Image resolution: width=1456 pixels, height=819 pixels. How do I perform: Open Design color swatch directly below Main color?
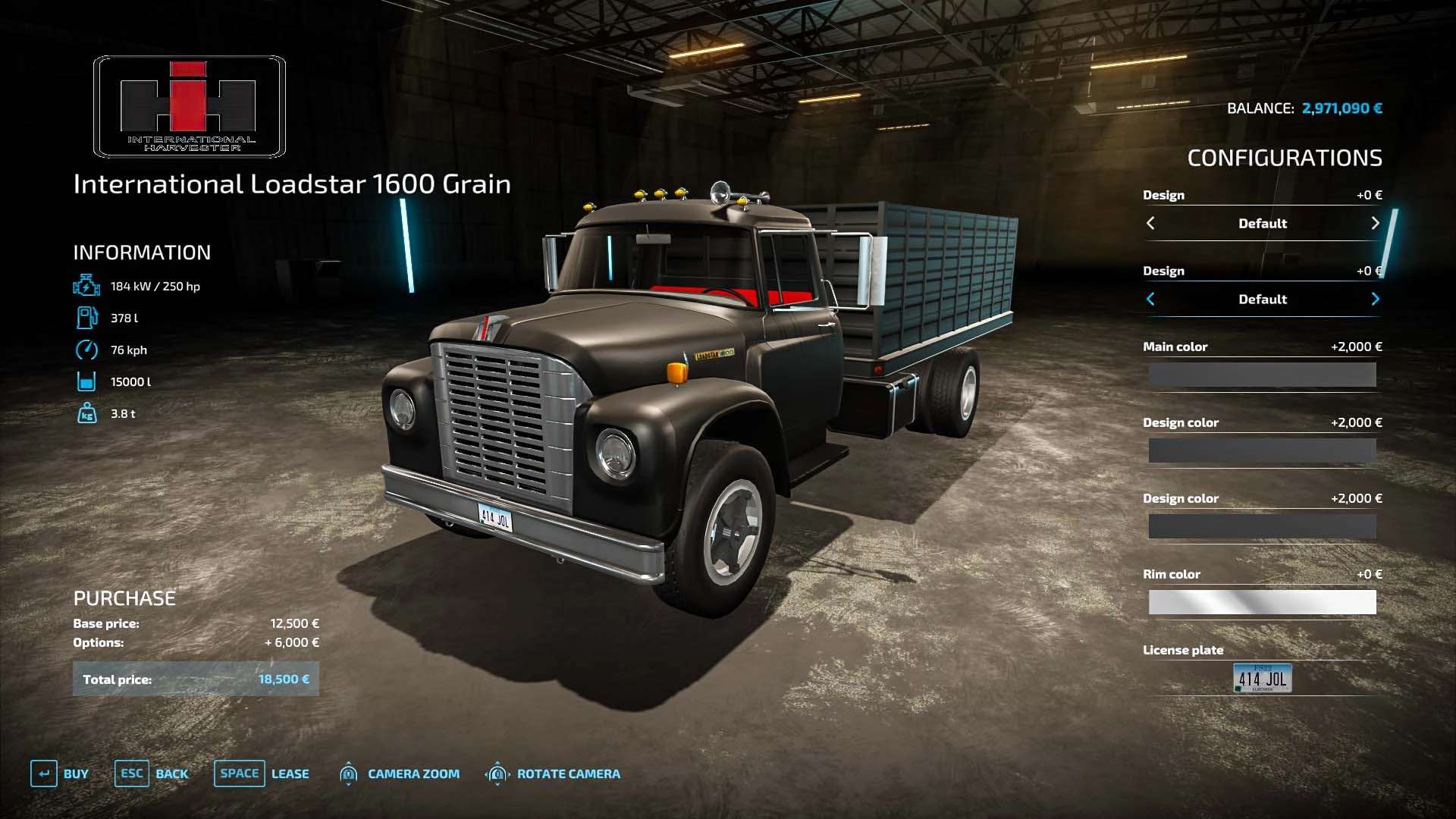click(1262, 450)
